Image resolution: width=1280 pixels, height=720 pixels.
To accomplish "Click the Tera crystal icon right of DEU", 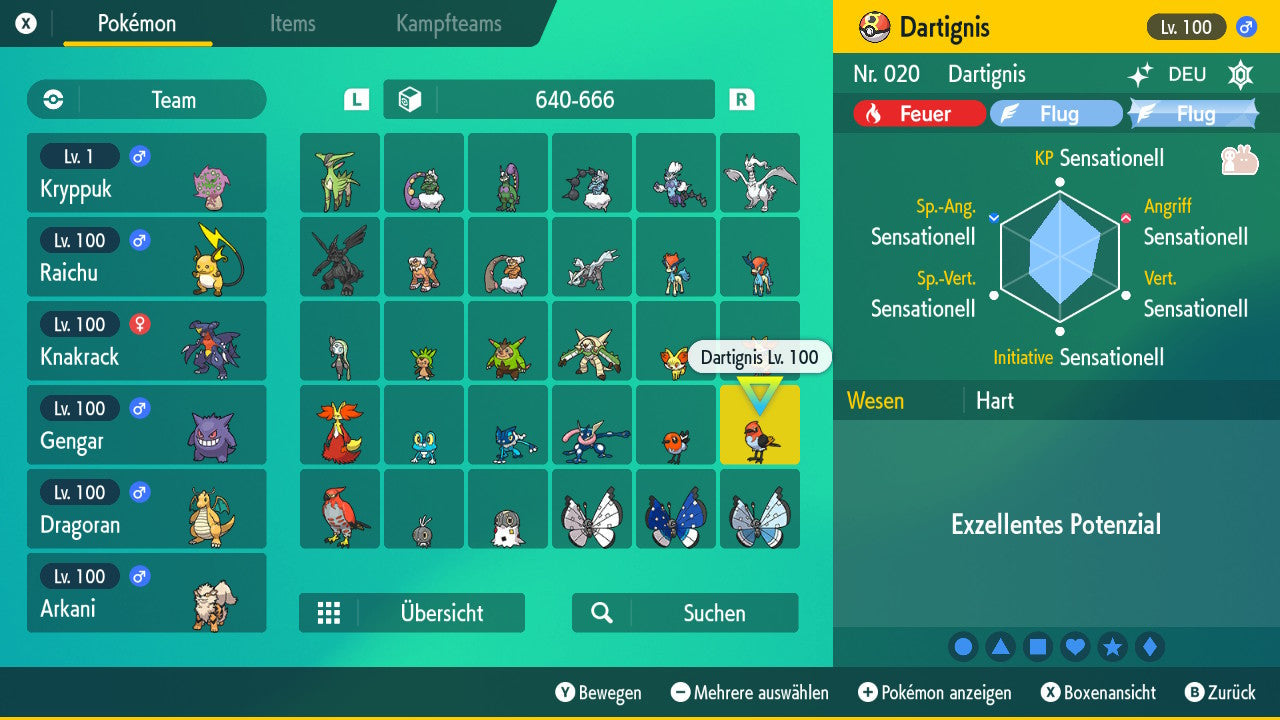I will [1239, 74].
